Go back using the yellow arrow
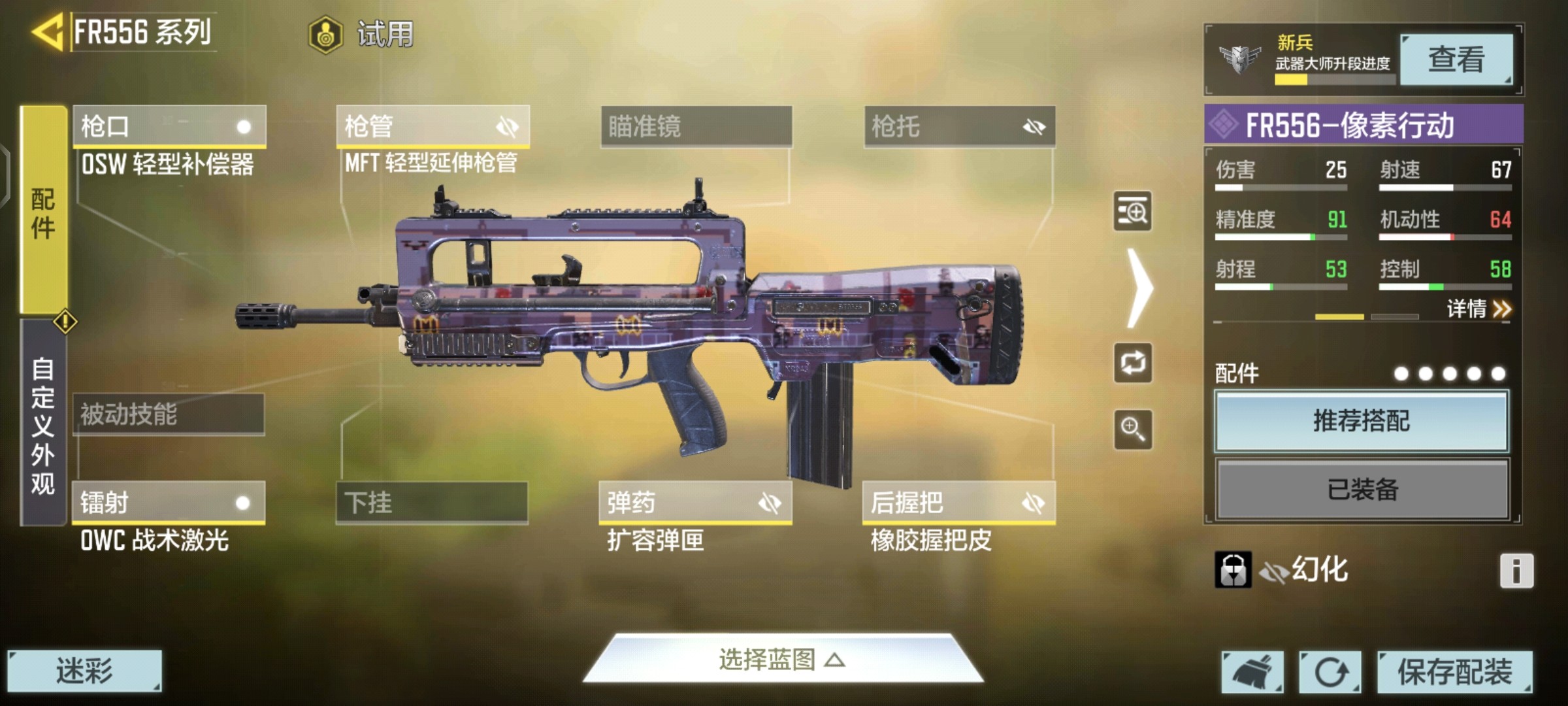 pyautogui.click(x=47, y=31)
